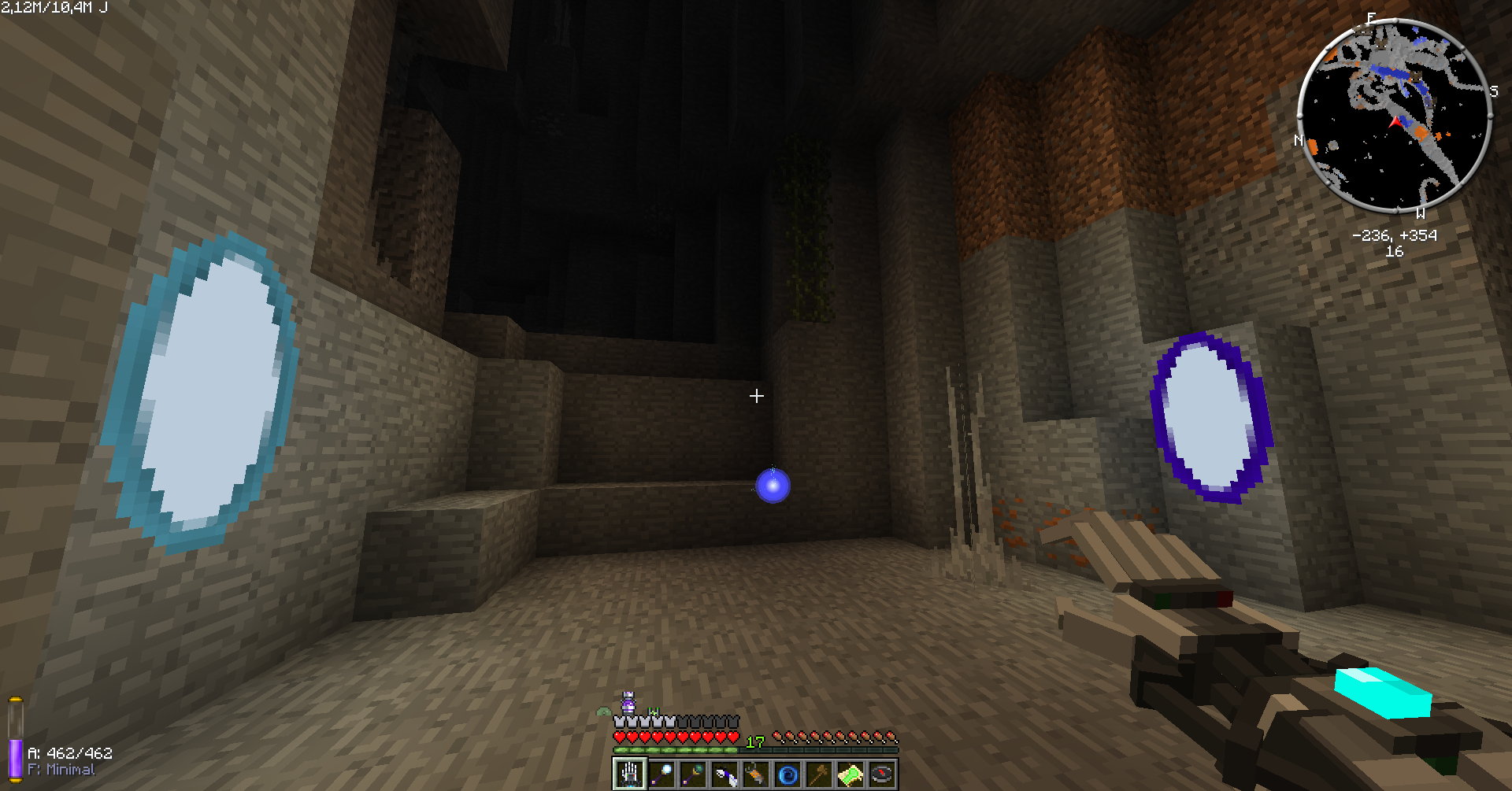Select the blue ring hotbar slot

tap(787, 774)
